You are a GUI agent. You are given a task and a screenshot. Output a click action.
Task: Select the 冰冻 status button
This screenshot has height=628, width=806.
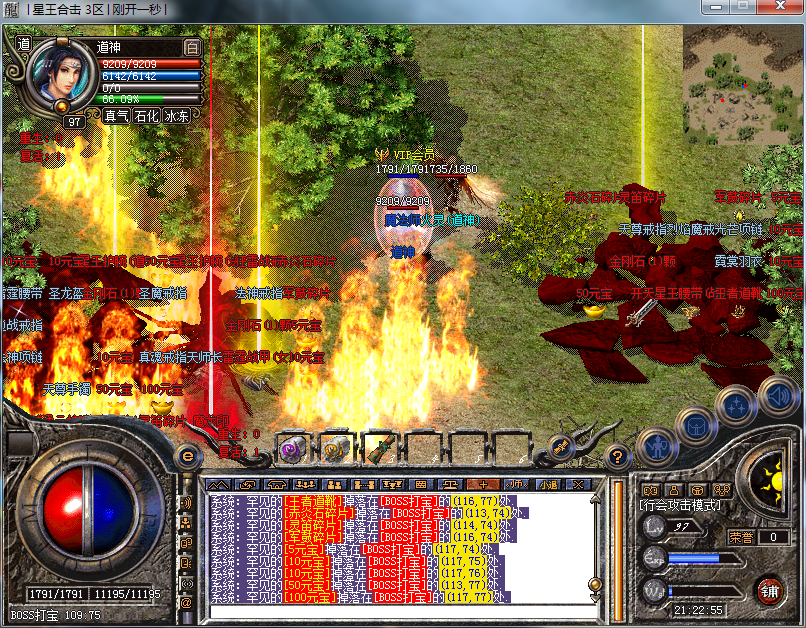[x=177, y=116]
